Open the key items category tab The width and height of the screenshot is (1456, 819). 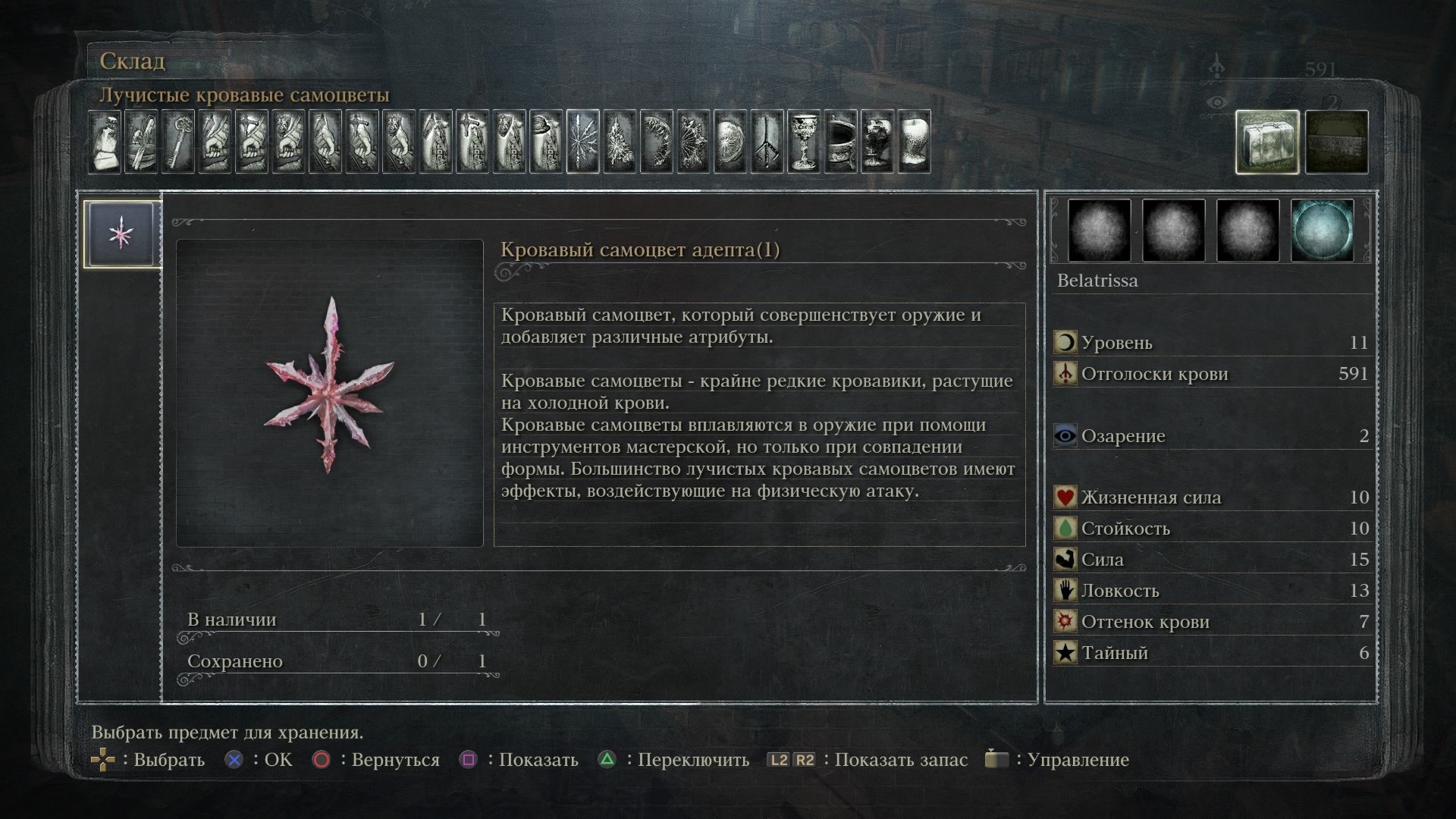click(178, 142)
